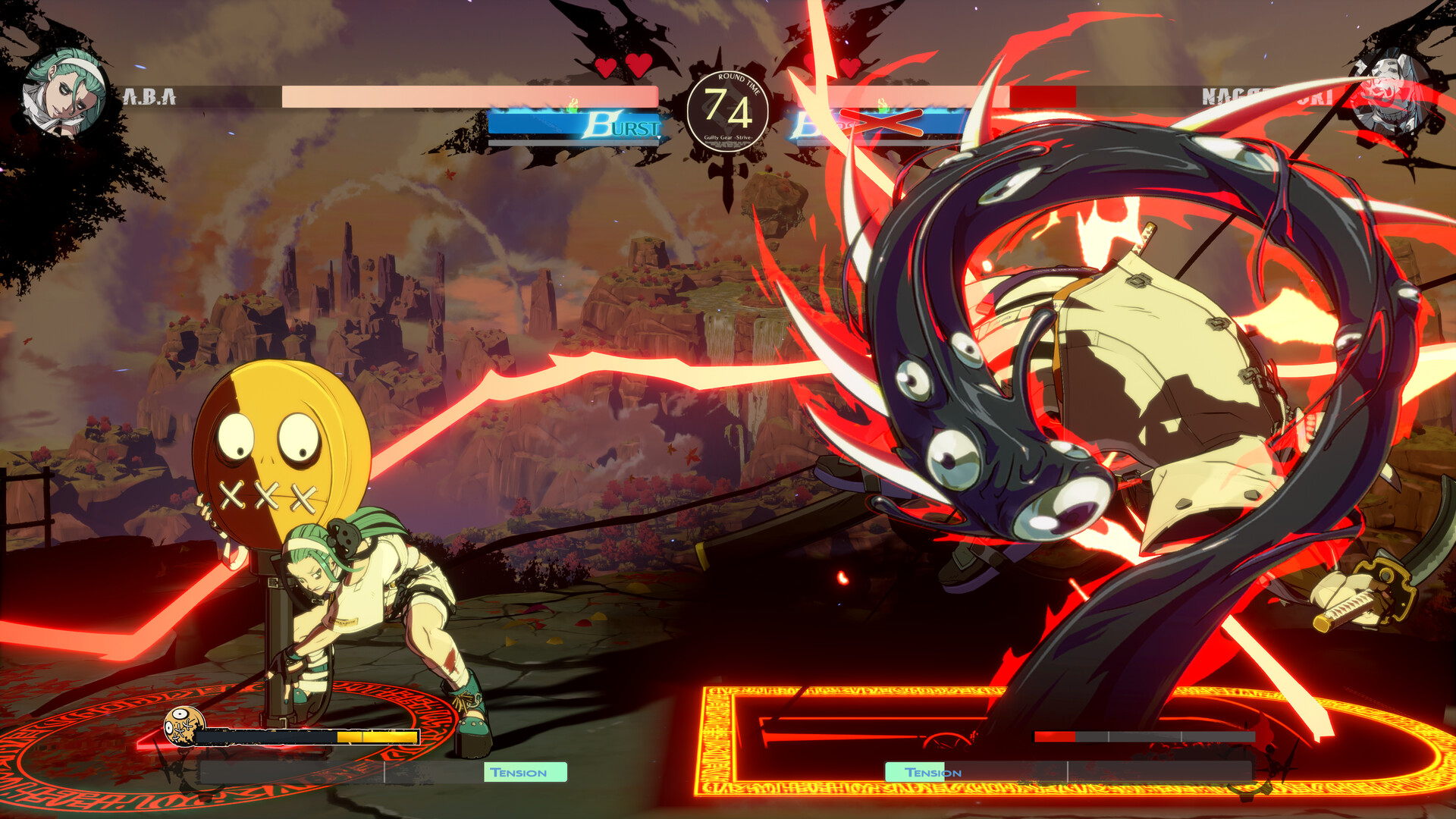The width and height of the screenshot is (1456, 819).
Task: Click the round timer emblem
Action: [x=728, y=110]
